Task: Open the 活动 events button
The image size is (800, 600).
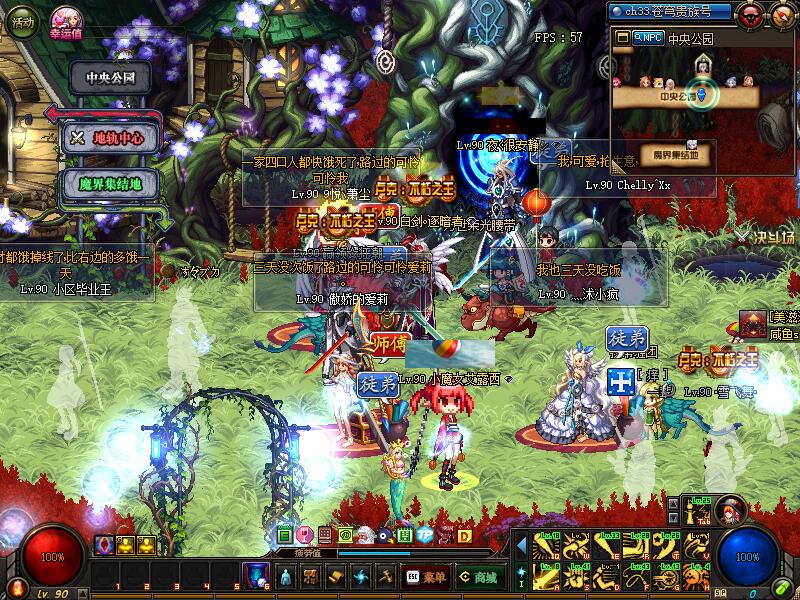Action: [x=21, y=19]
